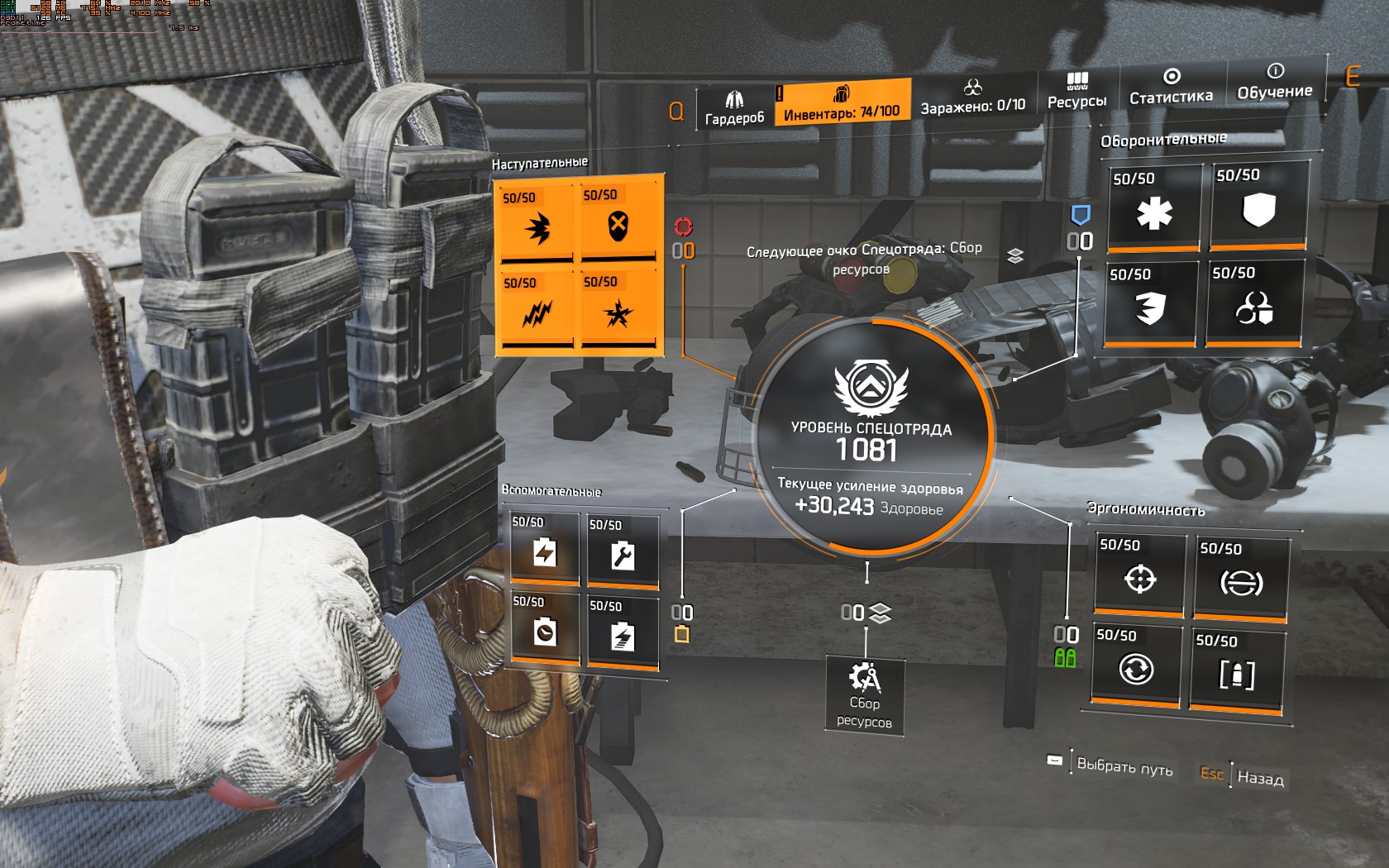Viewport: 1389px width, 868px height.
Task: Click the Выбрать путь option
Action: pos(1124,766)
